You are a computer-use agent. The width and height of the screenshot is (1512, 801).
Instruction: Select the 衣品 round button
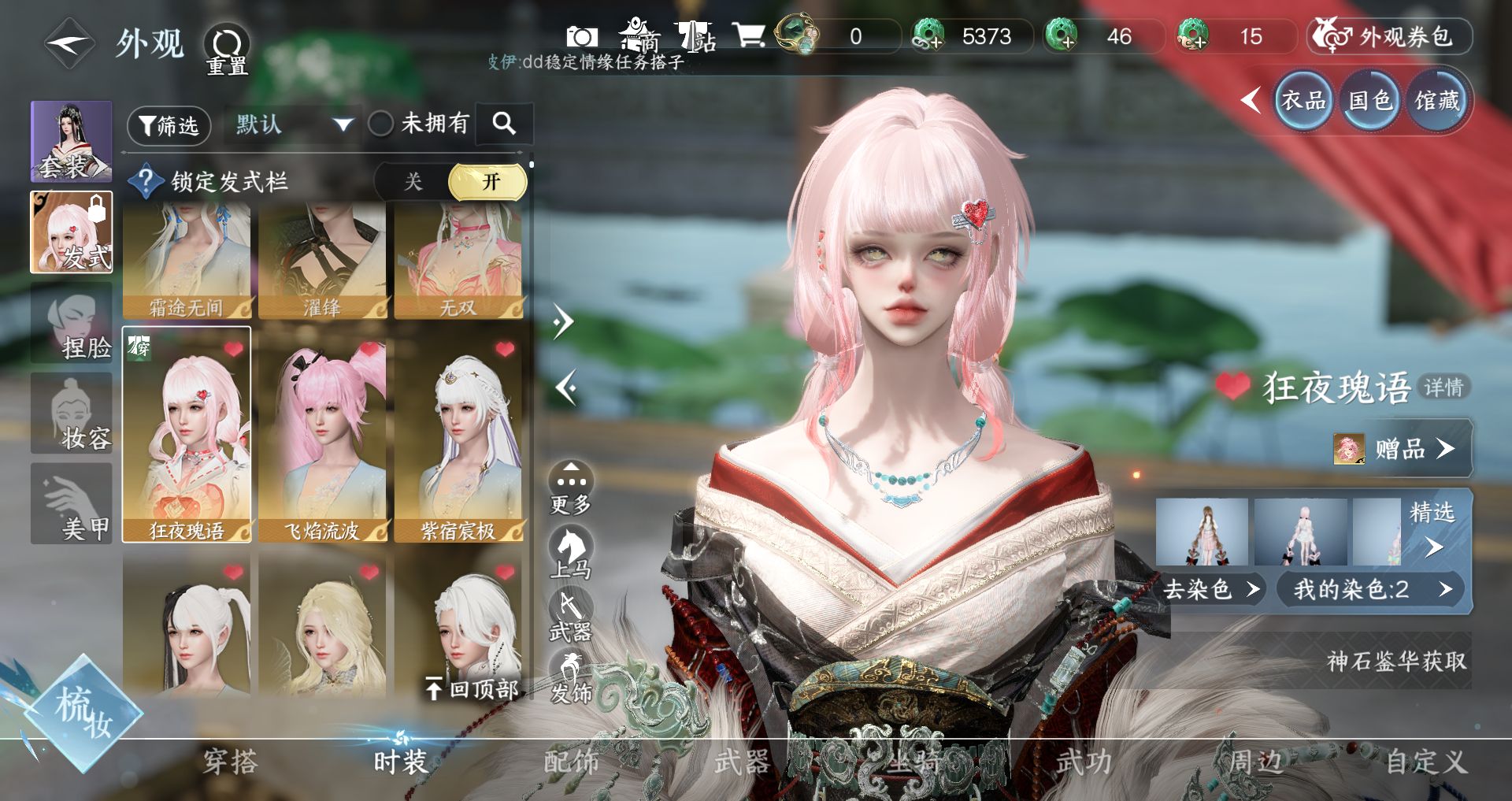point(1303,101)
